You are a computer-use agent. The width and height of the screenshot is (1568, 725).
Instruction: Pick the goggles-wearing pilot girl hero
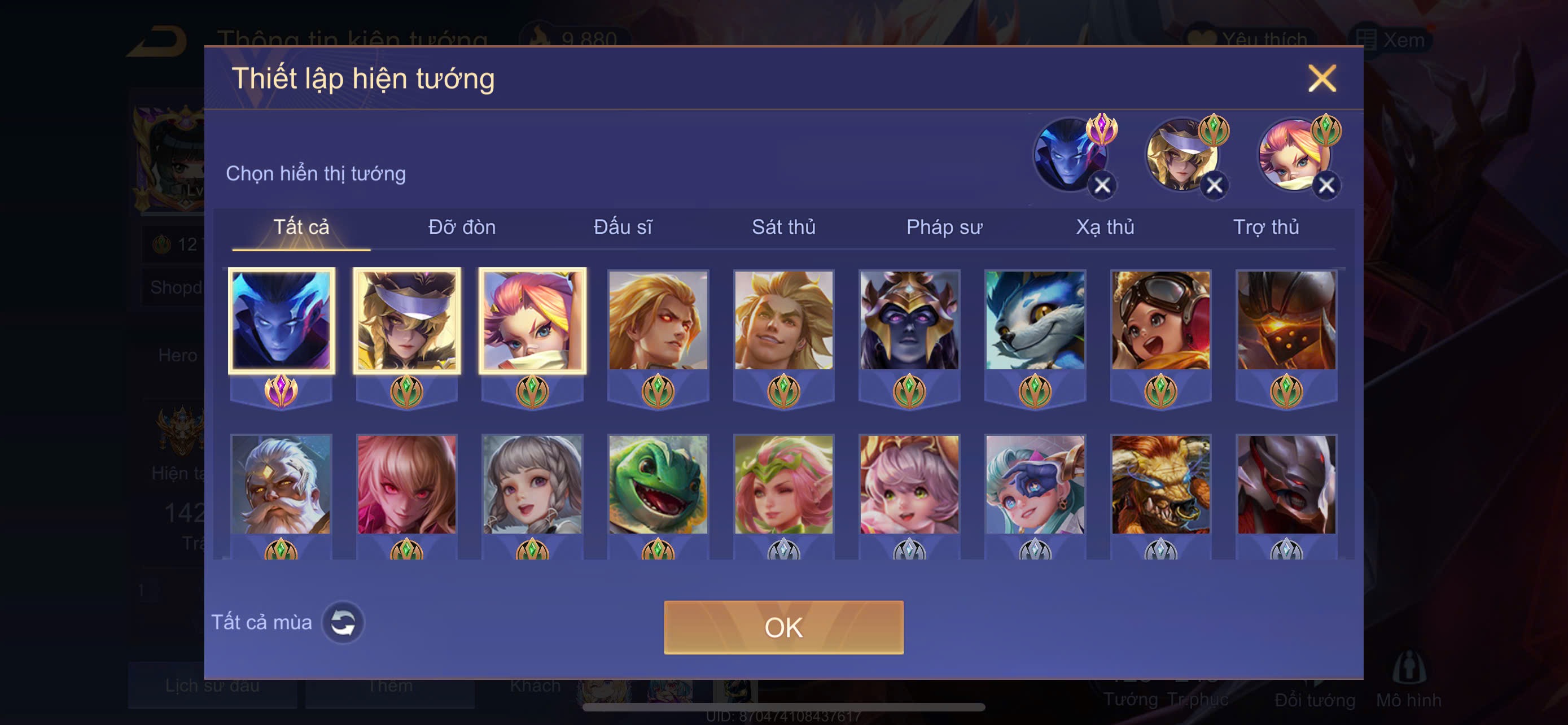pyautogui.click(x=1161, y=320)
